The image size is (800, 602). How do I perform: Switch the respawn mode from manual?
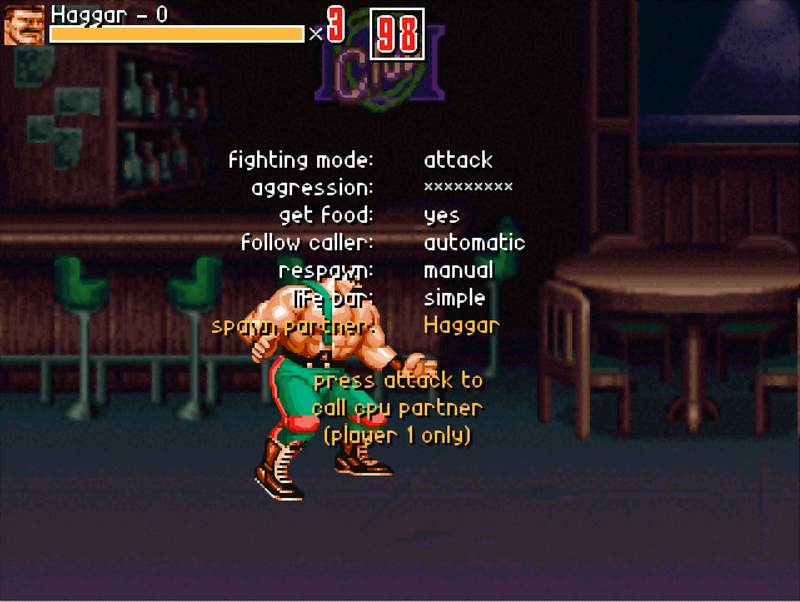coord(458,270)
